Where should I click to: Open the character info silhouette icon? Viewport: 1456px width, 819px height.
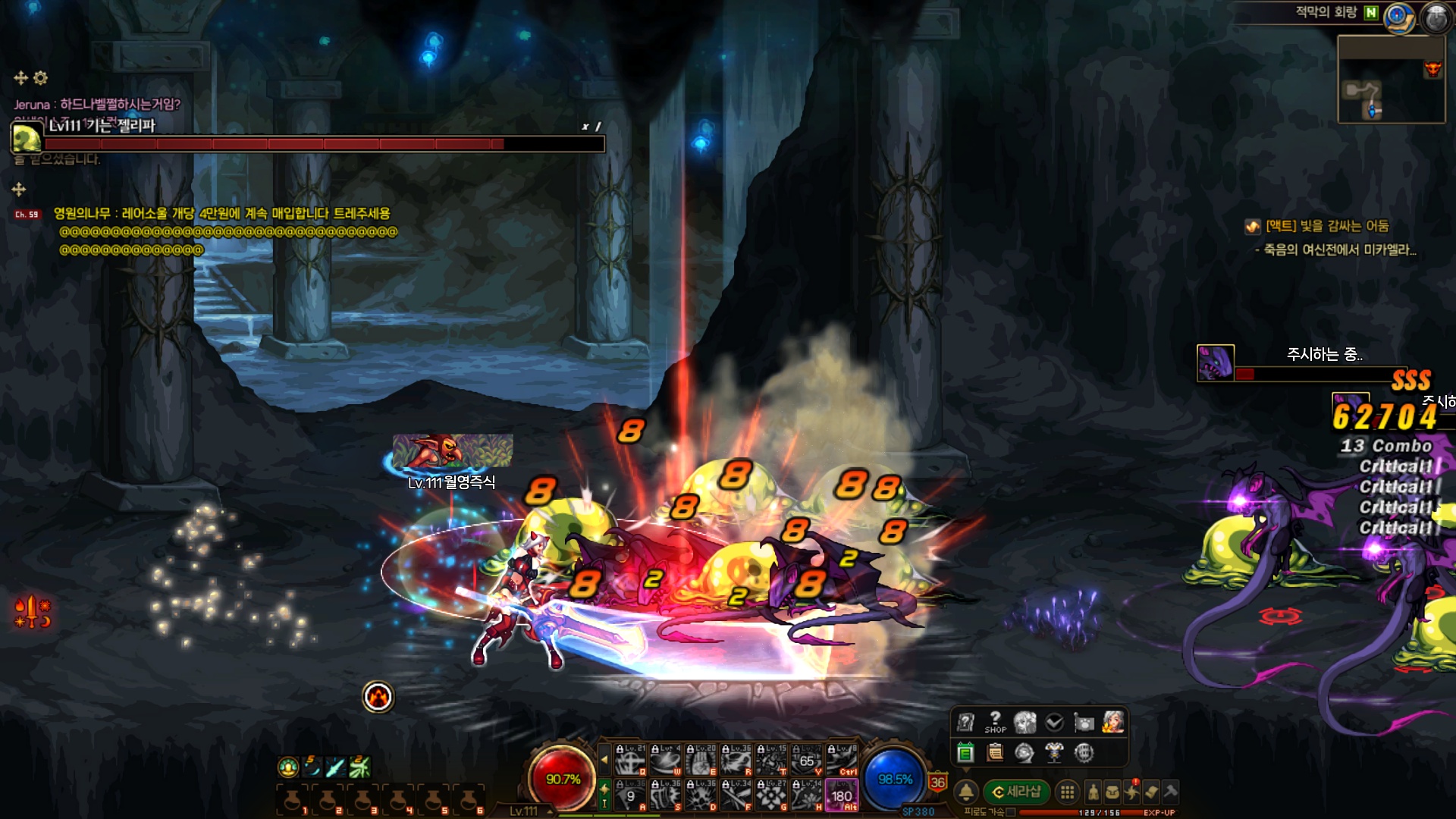1093,792
